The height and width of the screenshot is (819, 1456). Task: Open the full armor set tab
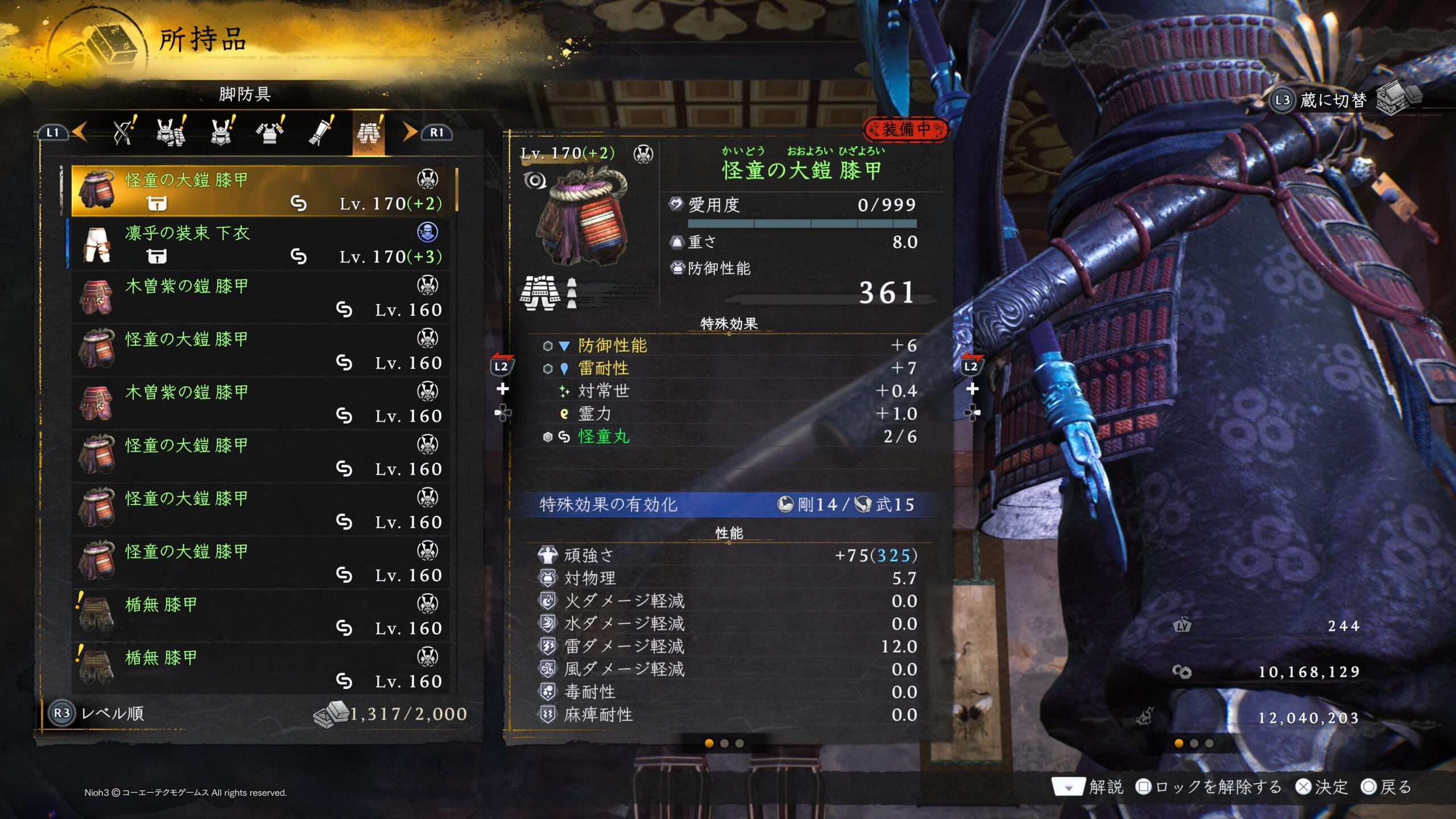pos(171,132)
